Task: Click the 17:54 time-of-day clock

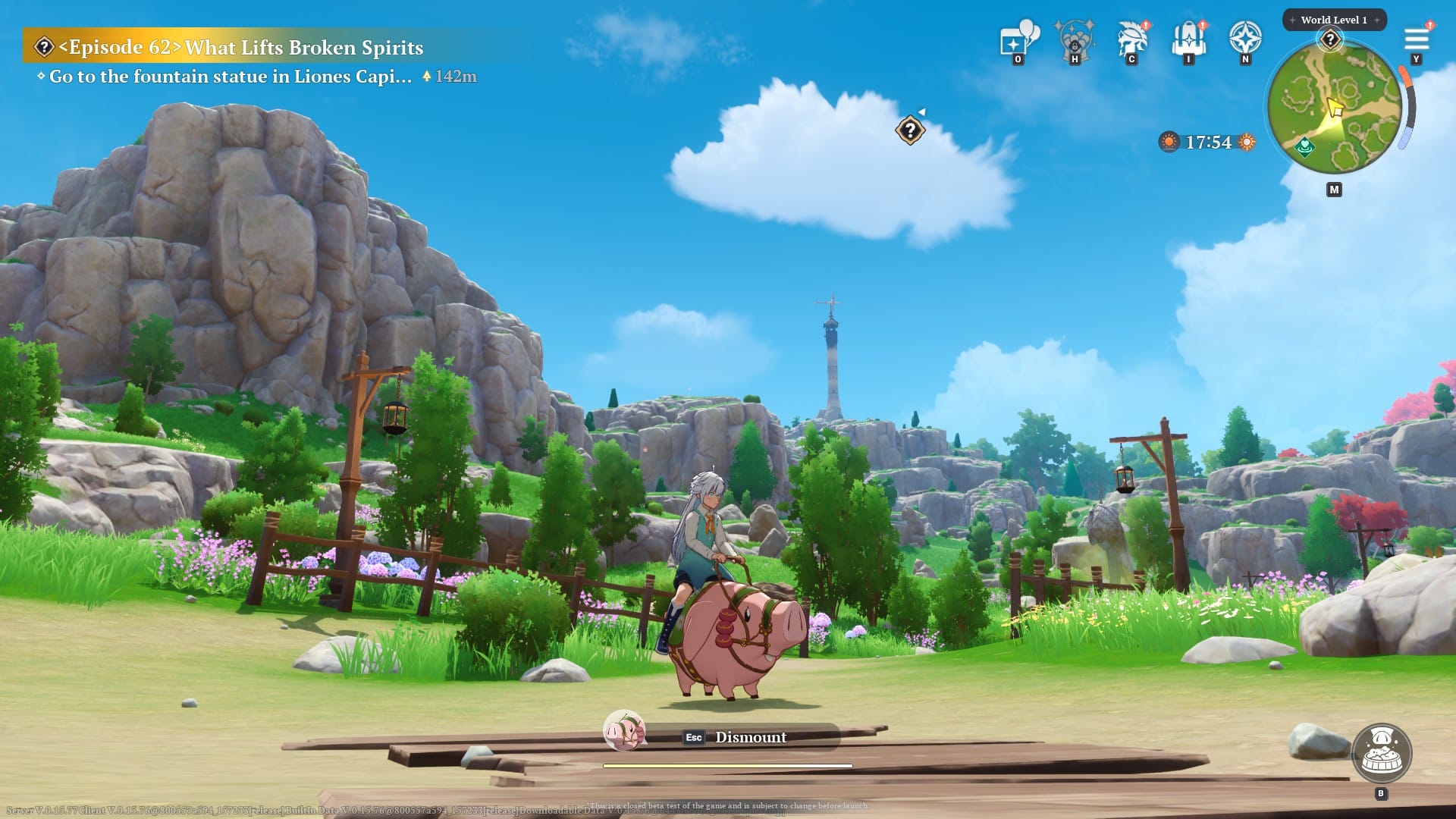Action: [1208, 143]
